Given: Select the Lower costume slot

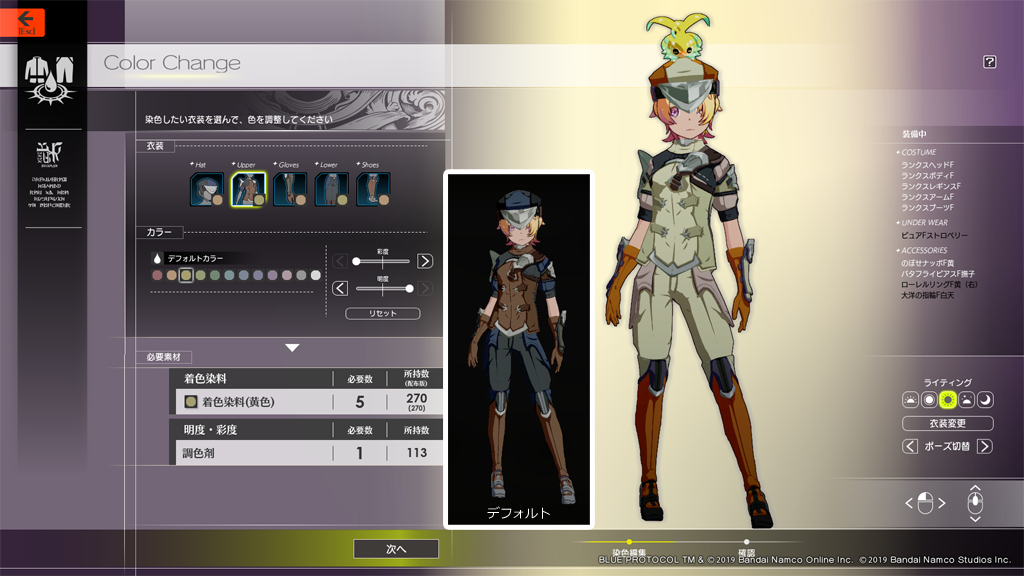Looking at the screenshot, I should (x=331, y=189).
